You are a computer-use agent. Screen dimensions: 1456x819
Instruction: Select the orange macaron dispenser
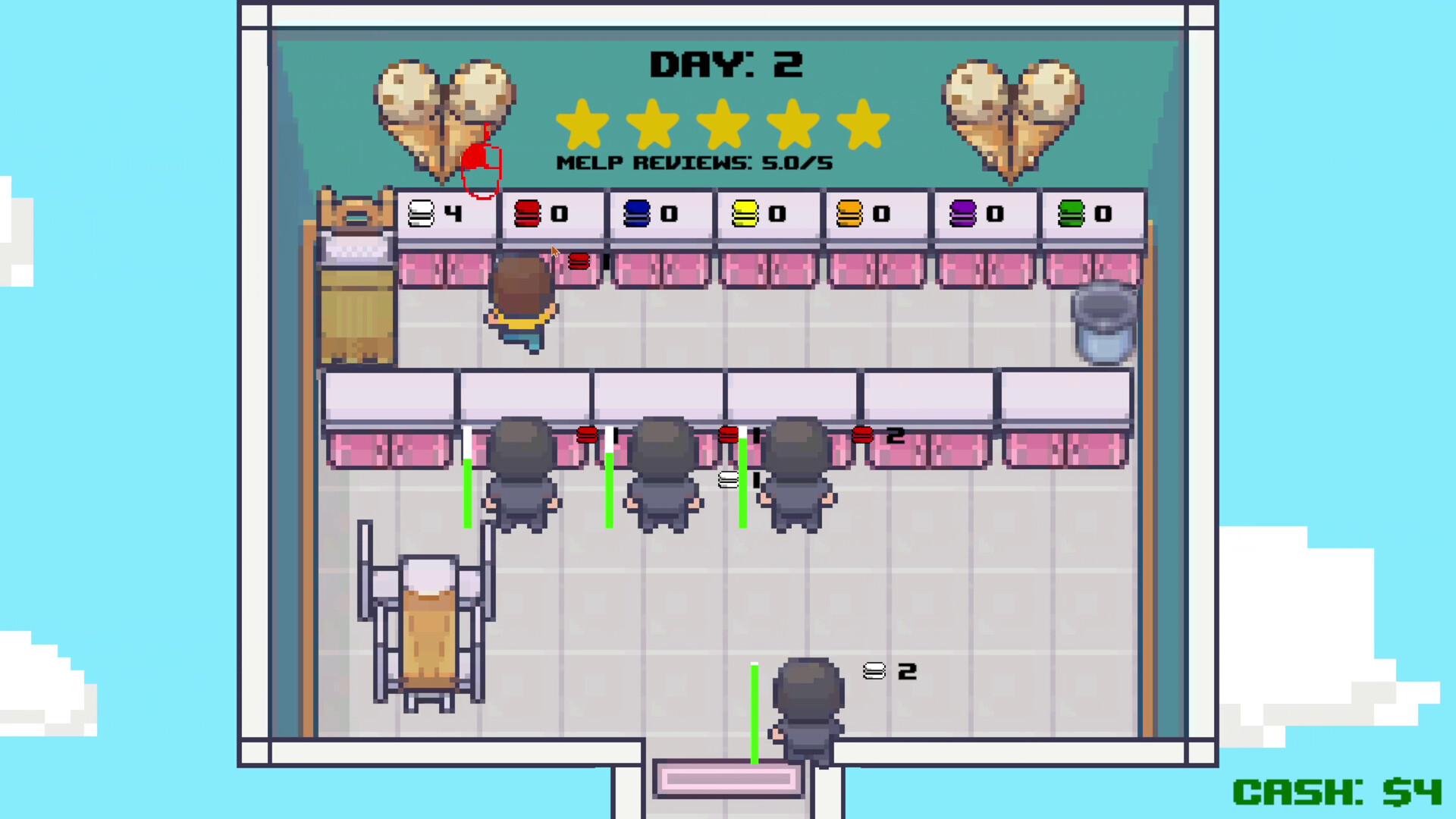[x=877, y=215]
